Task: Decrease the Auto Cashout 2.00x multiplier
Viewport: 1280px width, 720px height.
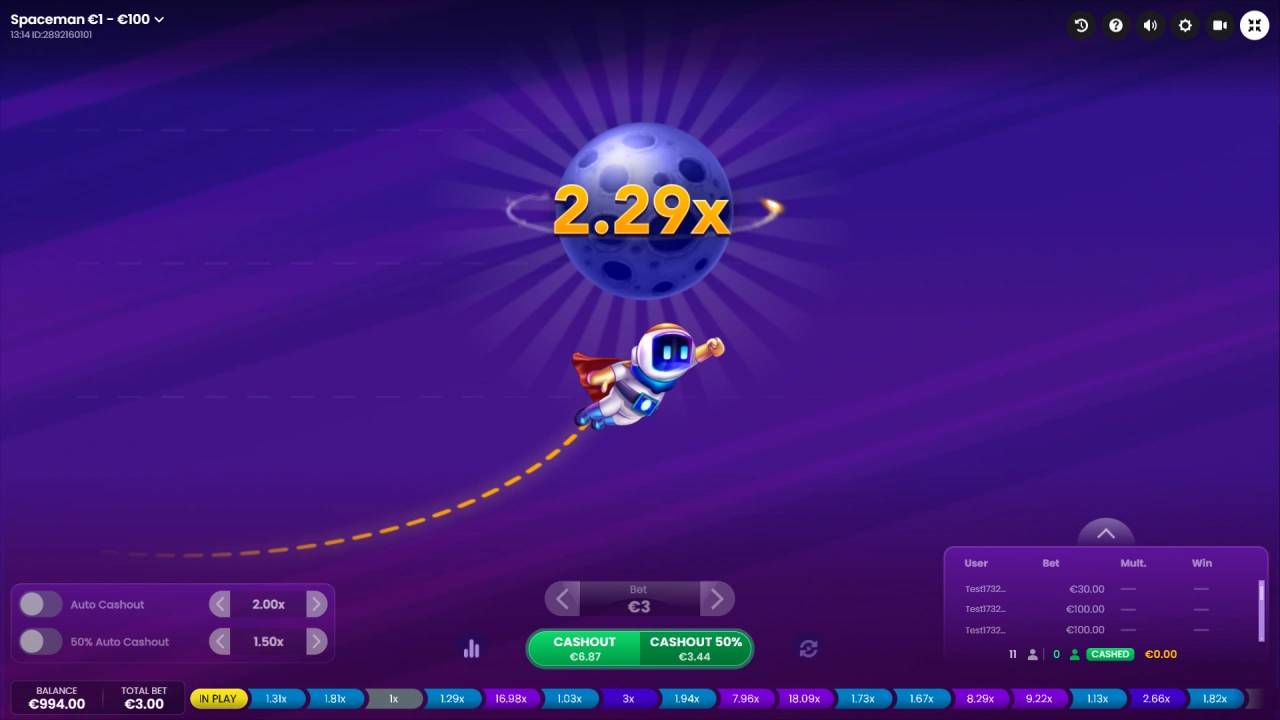Action: point(220,604)
